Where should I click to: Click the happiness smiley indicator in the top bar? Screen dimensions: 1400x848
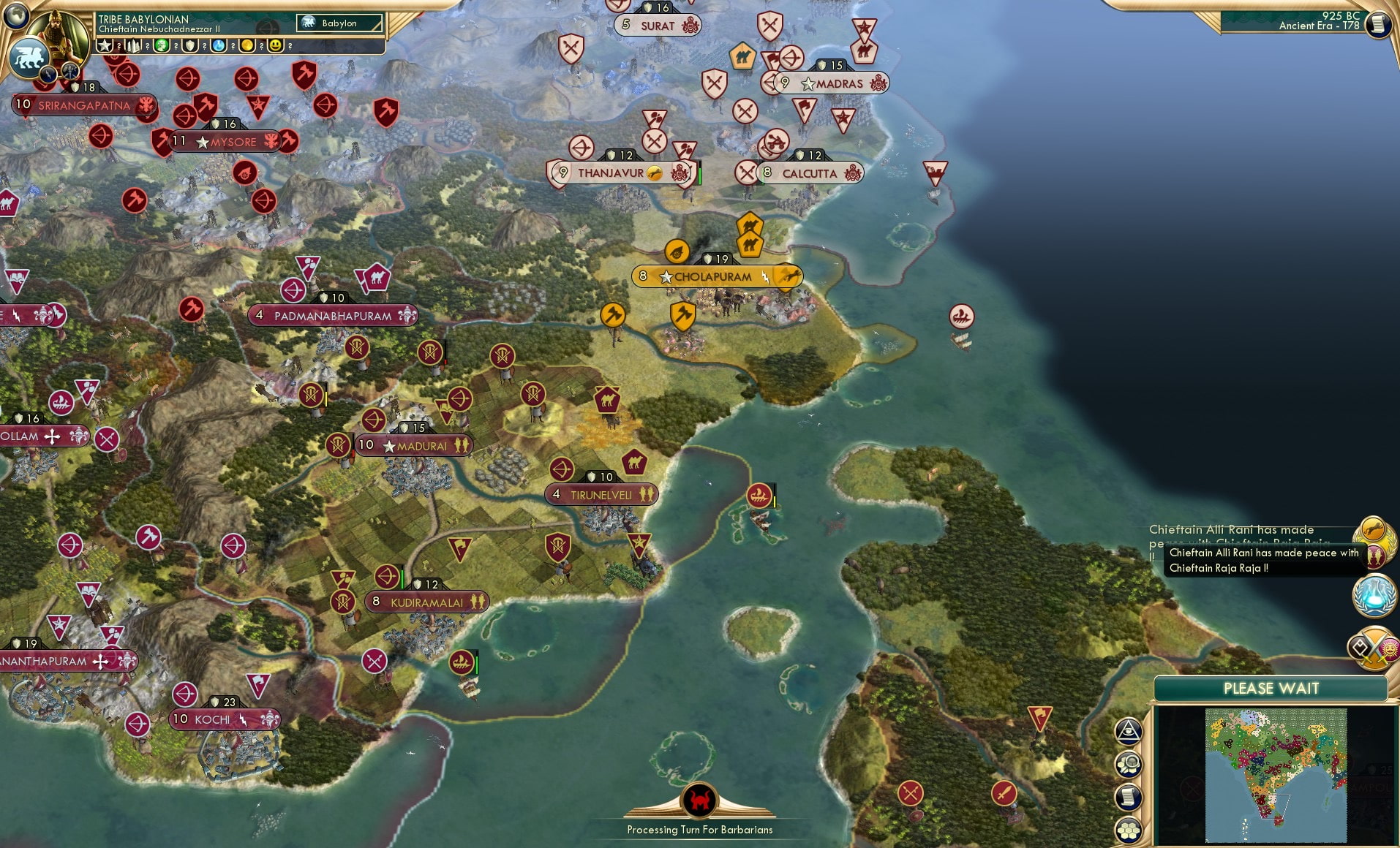276,46
